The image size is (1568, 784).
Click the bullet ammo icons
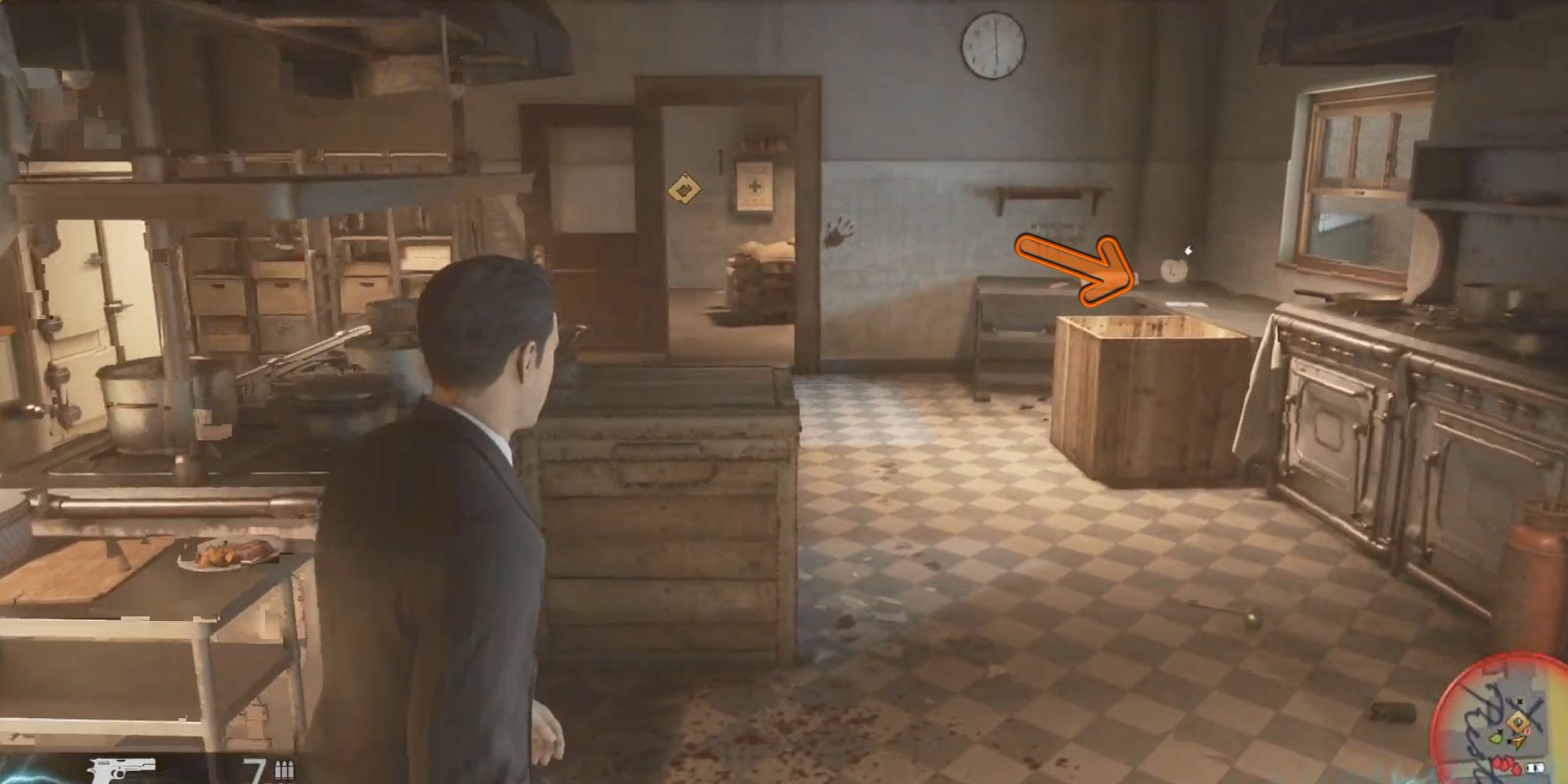(x=286, y=770)
